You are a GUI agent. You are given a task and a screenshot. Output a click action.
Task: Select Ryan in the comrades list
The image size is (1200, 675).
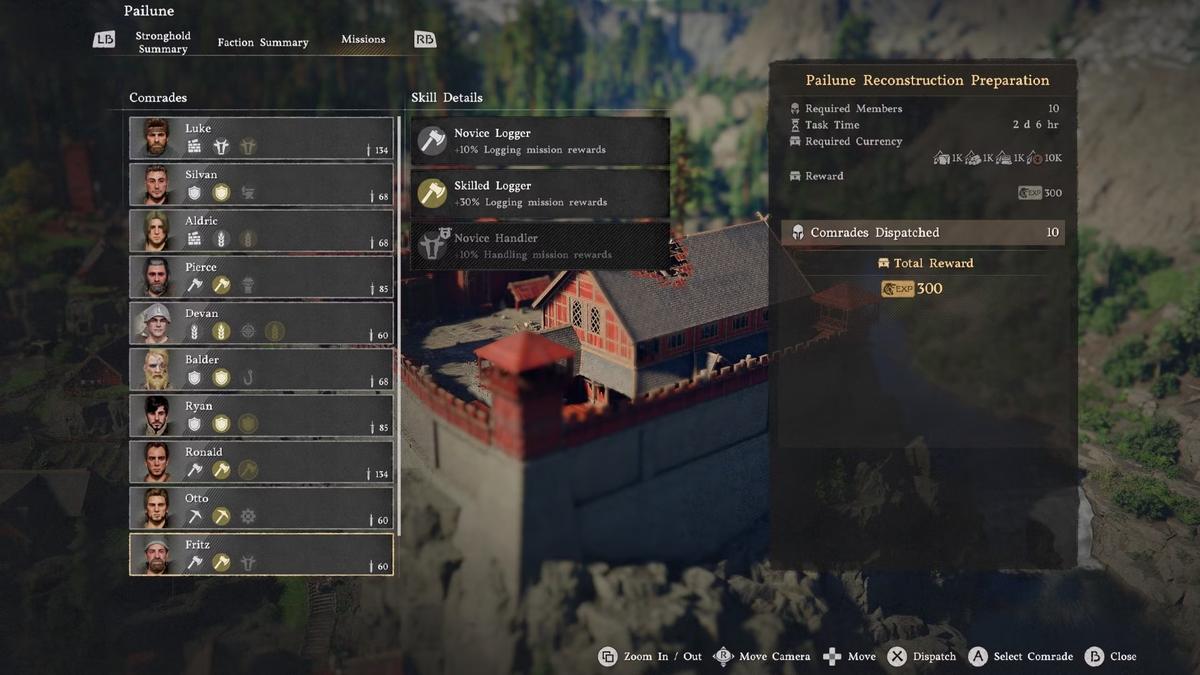click(x=261, y=415)
